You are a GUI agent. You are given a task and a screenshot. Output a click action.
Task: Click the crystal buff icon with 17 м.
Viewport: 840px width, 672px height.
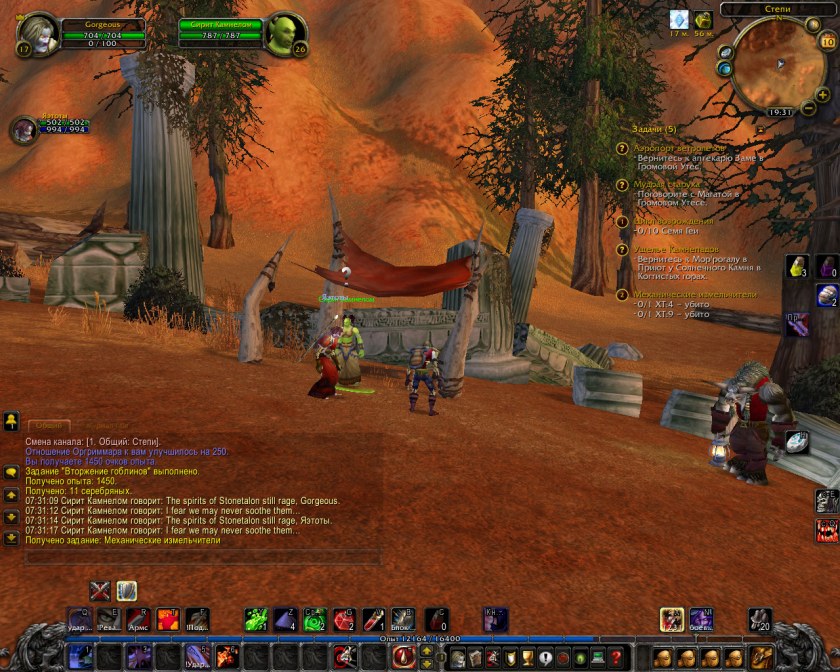coord(679,20)
